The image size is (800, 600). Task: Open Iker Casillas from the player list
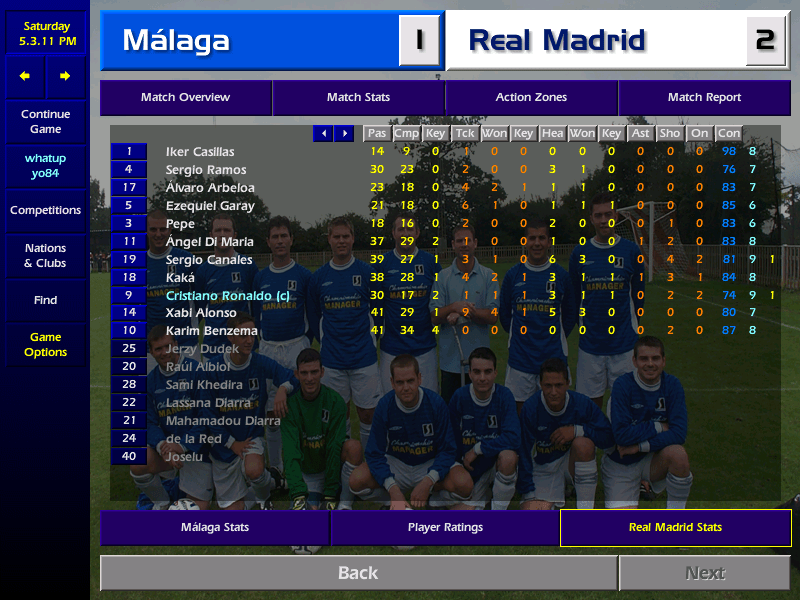click(x=200, y=152)
